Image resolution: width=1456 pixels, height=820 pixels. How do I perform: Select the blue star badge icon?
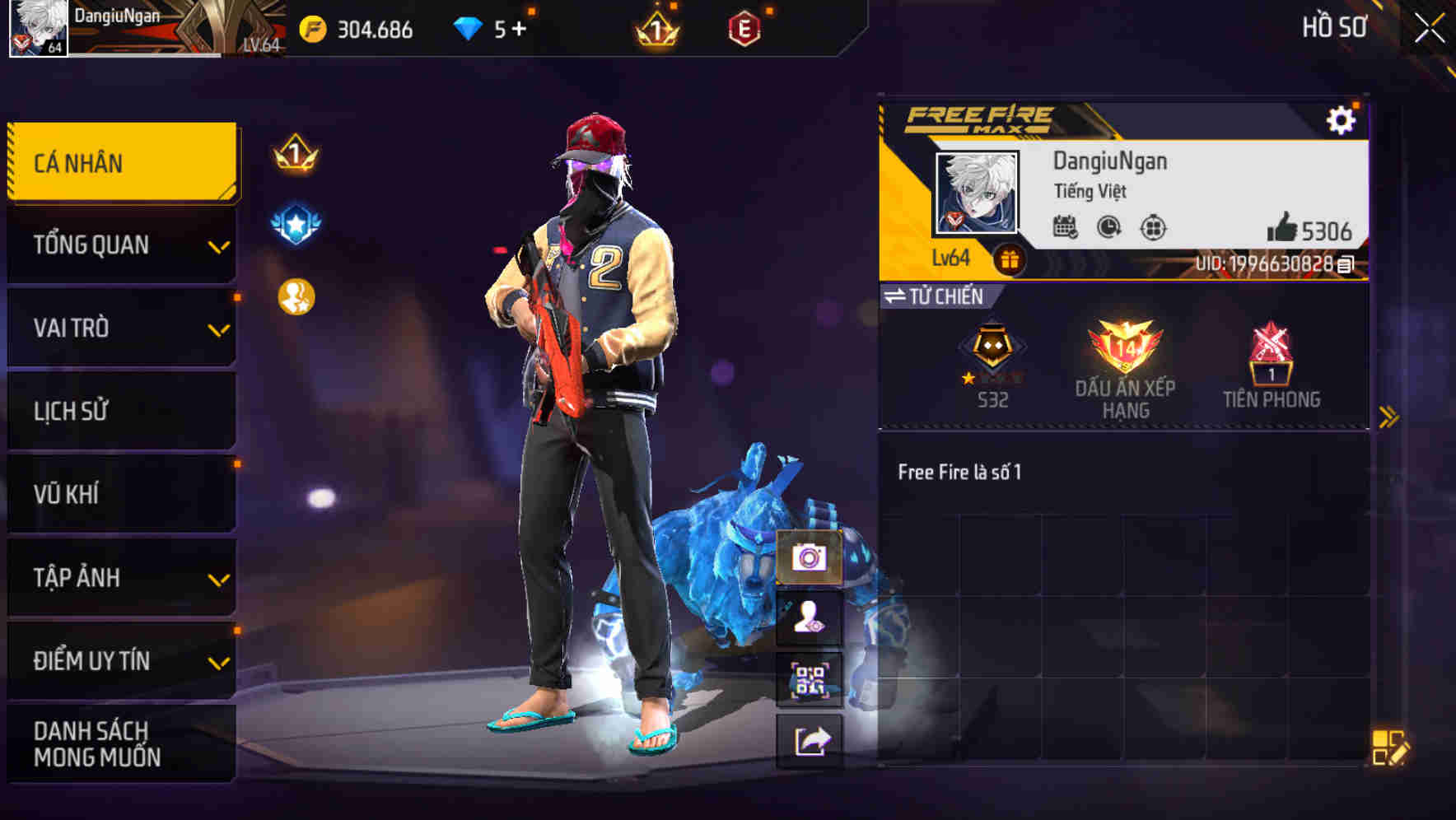[x=294, y=222]
